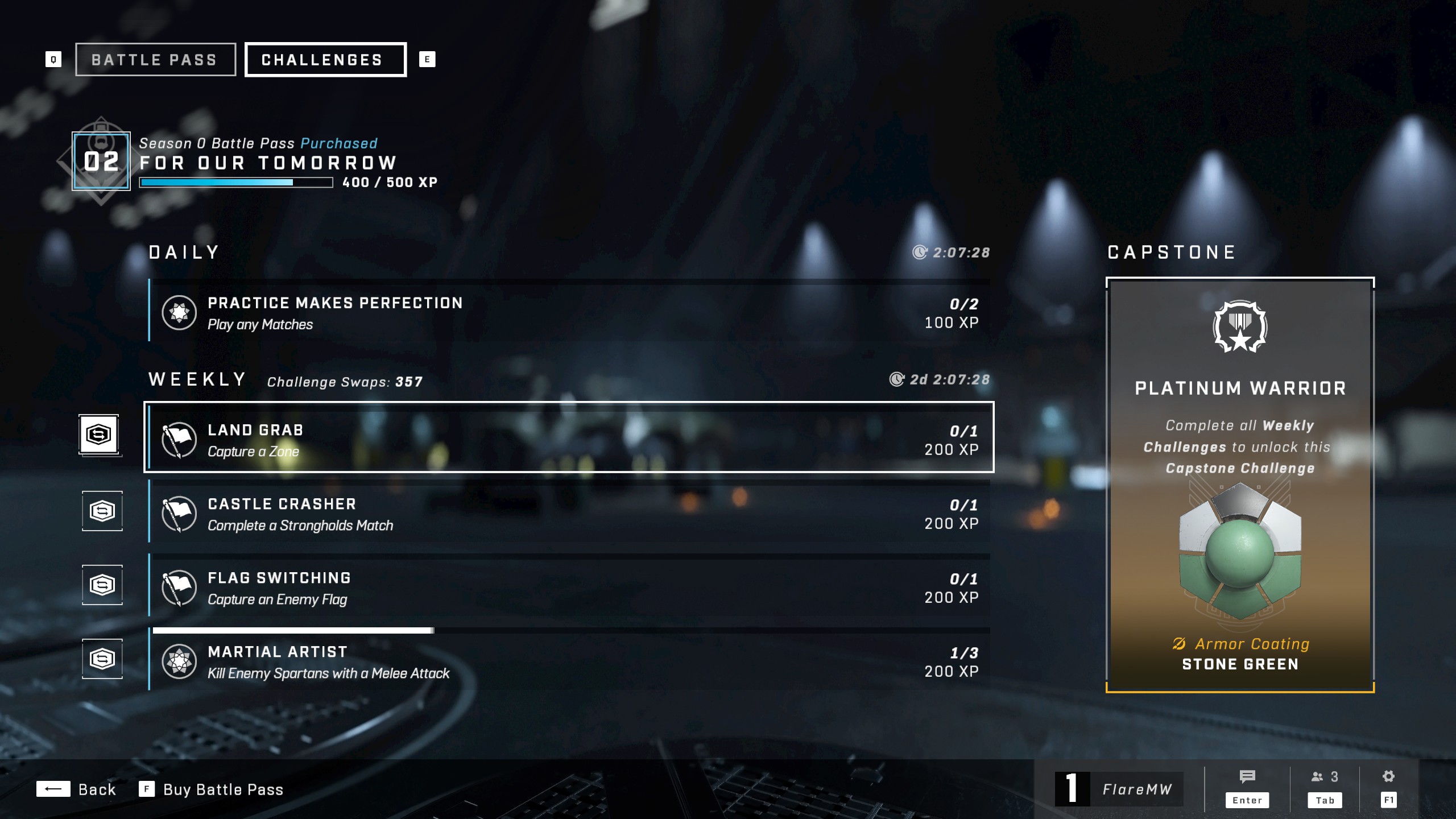Swap the Castle Crasher challenge

tap(102, 511)
